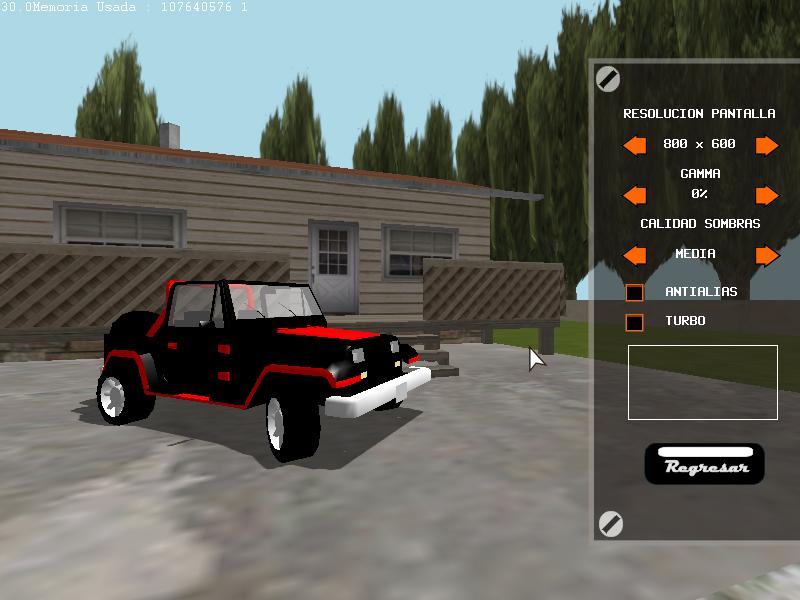
Task: Raise the Gamma value
Action: 767,195
